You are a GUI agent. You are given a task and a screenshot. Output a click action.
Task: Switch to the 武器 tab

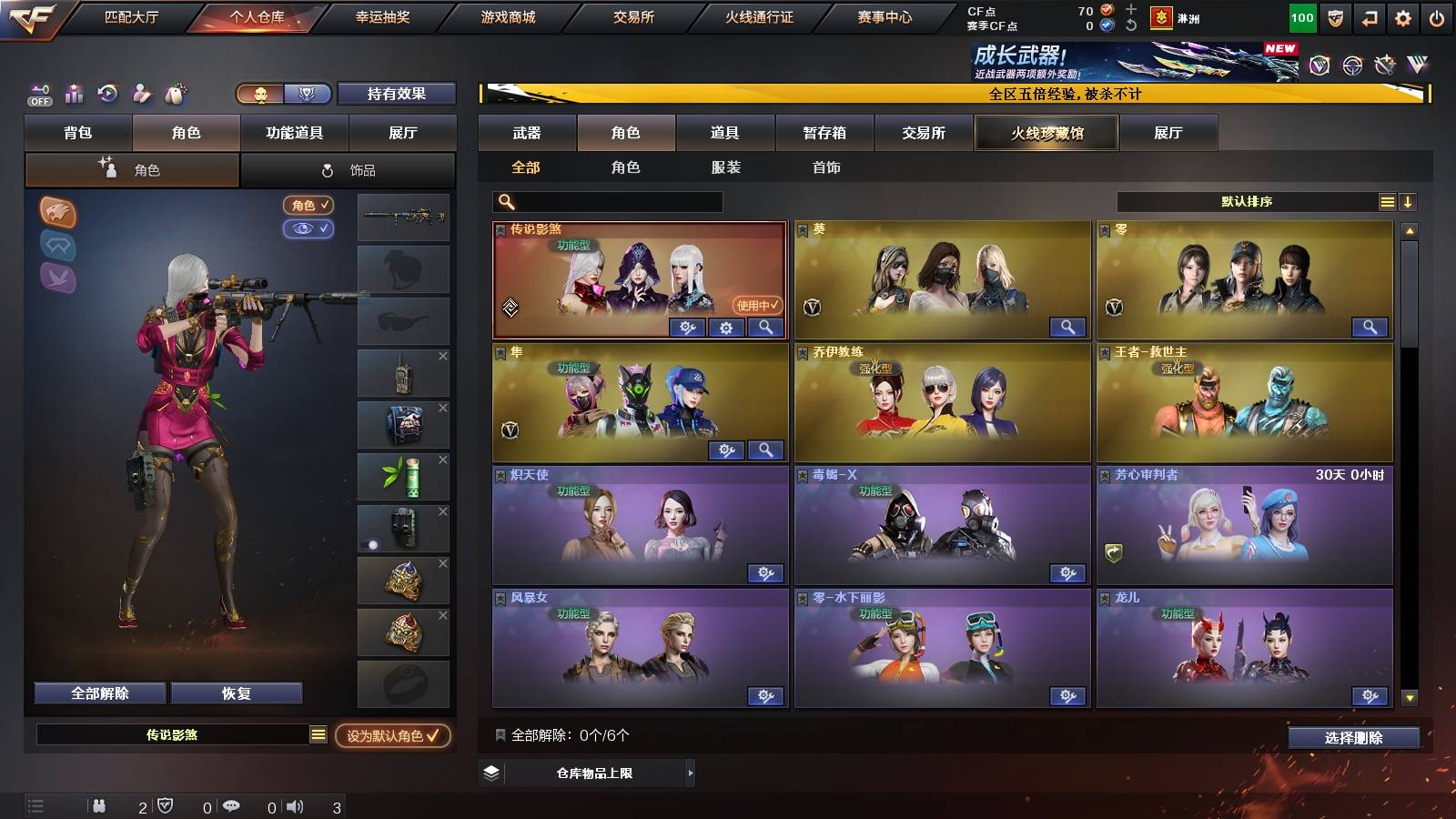click(527, 132)
